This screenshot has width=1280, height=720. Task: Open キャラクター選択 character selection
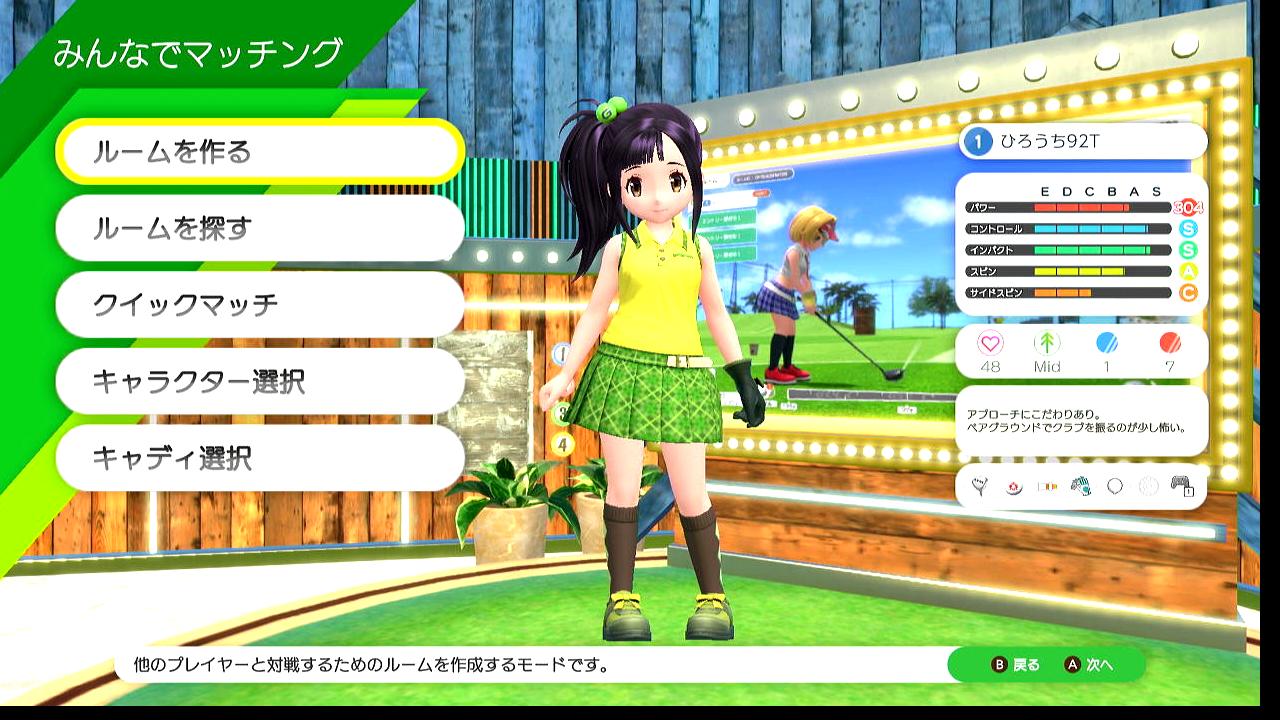click(x=260, y=381)
